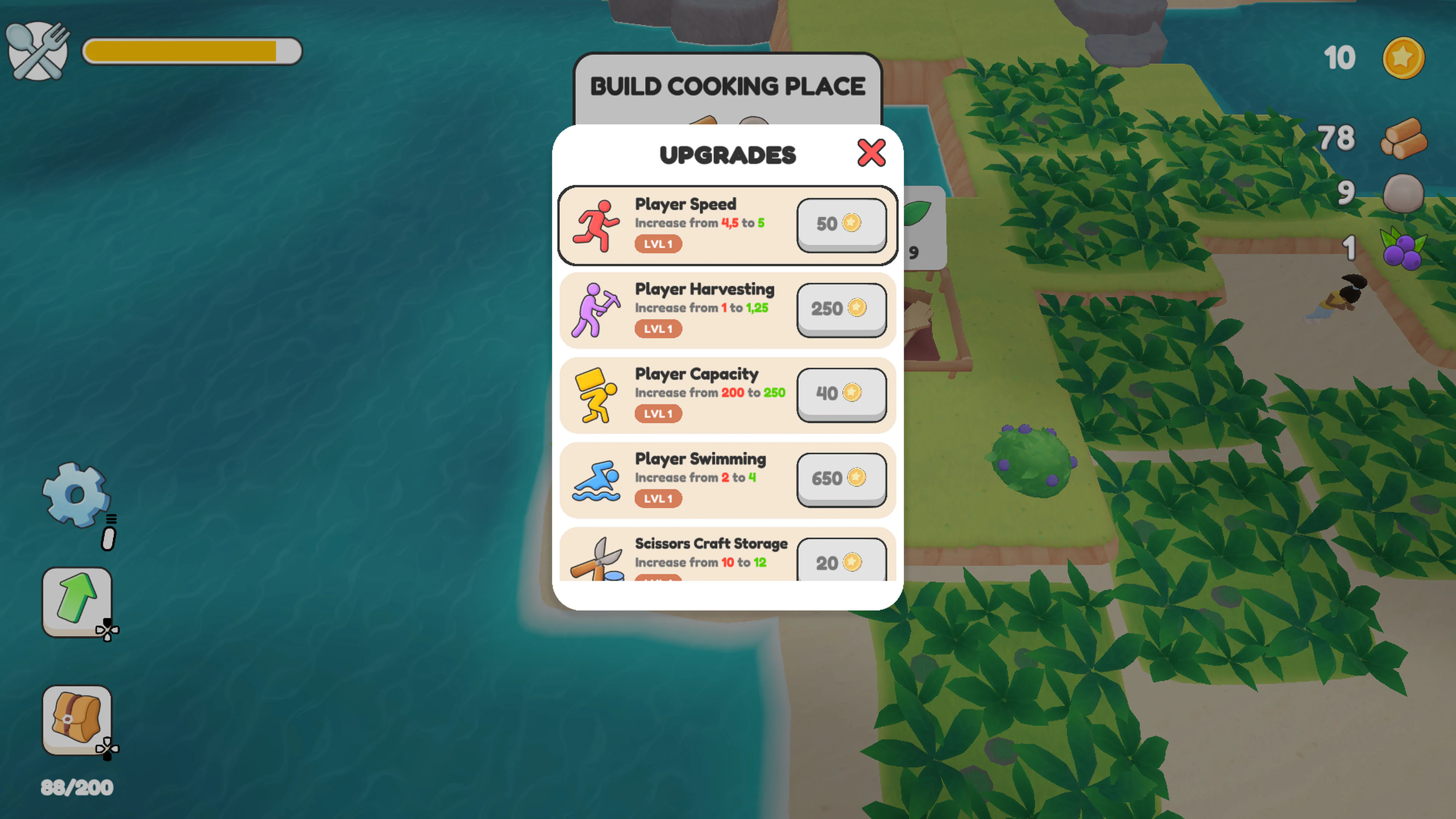Click the yellow hunger progress bar
This screenshot has width=1456, height=819.
click(192, 51)
